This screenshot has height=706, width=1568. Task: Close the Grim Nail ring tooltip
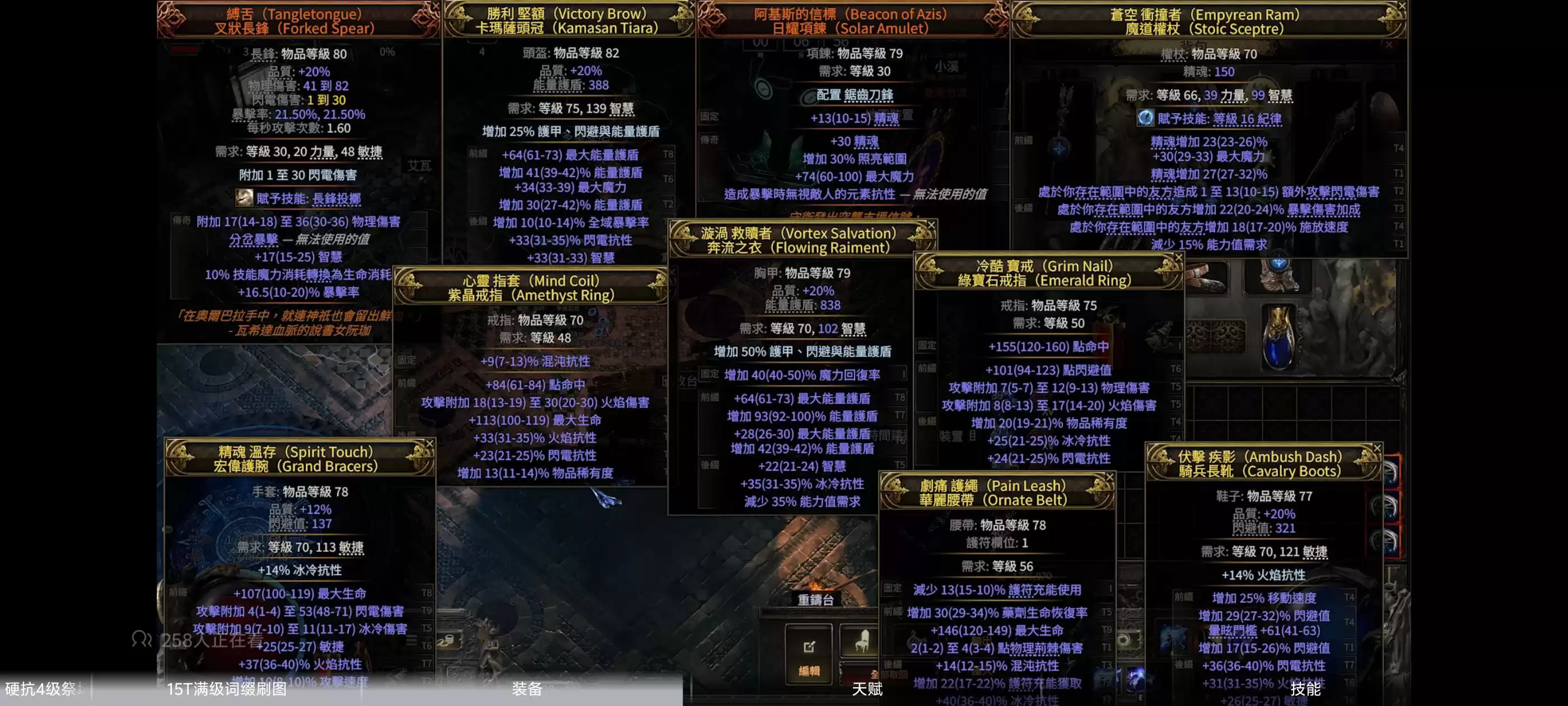(x=1178, y=258)
